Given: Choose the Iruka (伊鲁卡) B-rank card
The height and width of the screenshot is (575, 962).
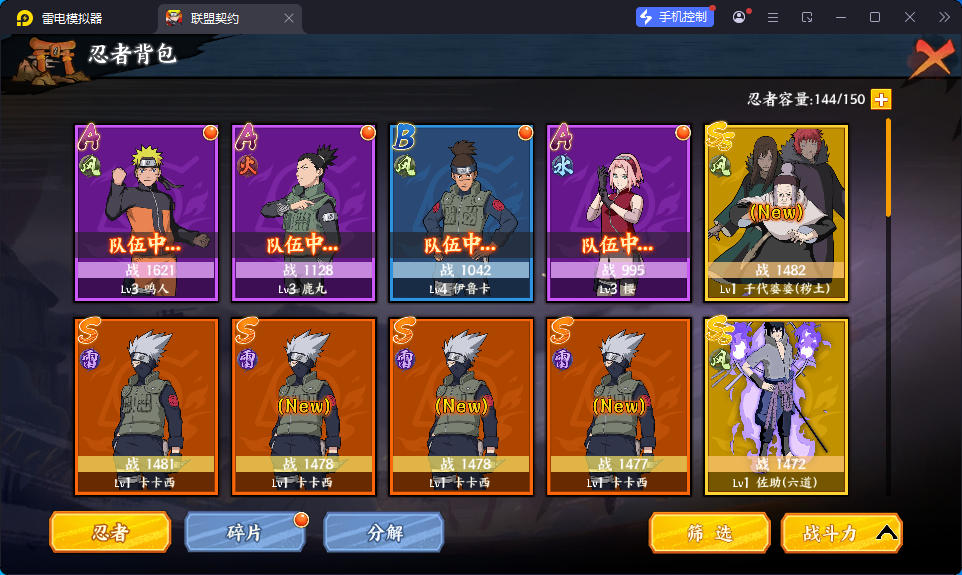Looking at the screenshot, I should (460, 212).
